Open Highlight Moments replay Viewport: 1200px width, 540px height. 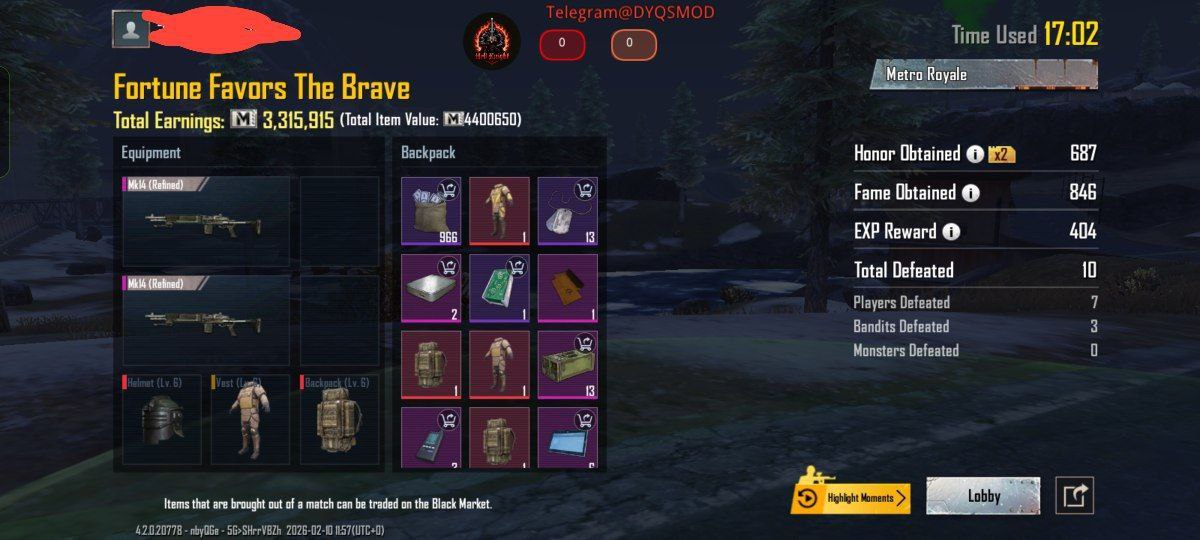point(850,497)
